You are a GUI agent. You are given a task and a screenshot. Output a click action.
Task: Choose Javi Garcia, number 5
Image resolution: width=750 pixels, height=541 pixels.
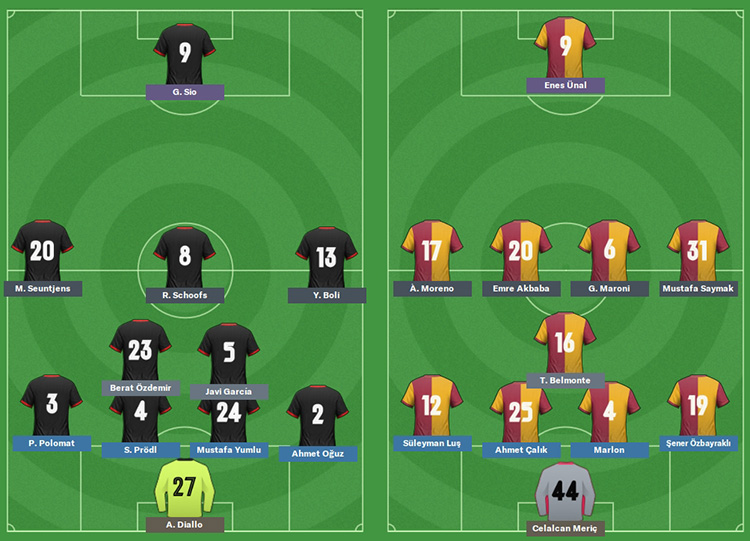229,352
